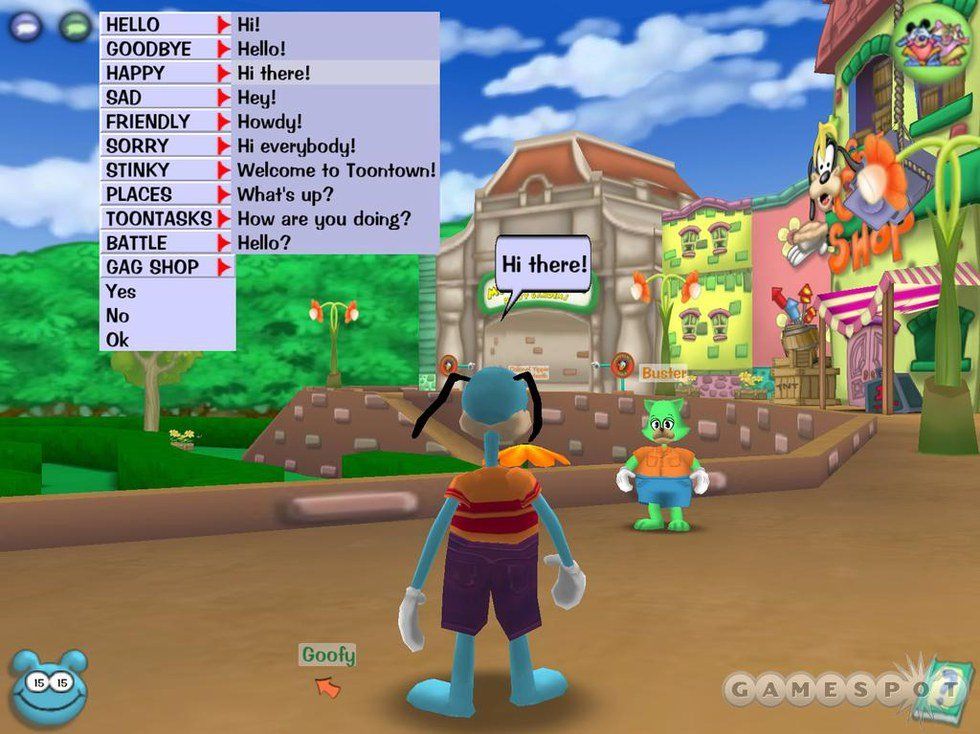The height and width of the screenshot is (734, 980).
Task: Say "Yes" from the speed chat
Action: (120, 292)
